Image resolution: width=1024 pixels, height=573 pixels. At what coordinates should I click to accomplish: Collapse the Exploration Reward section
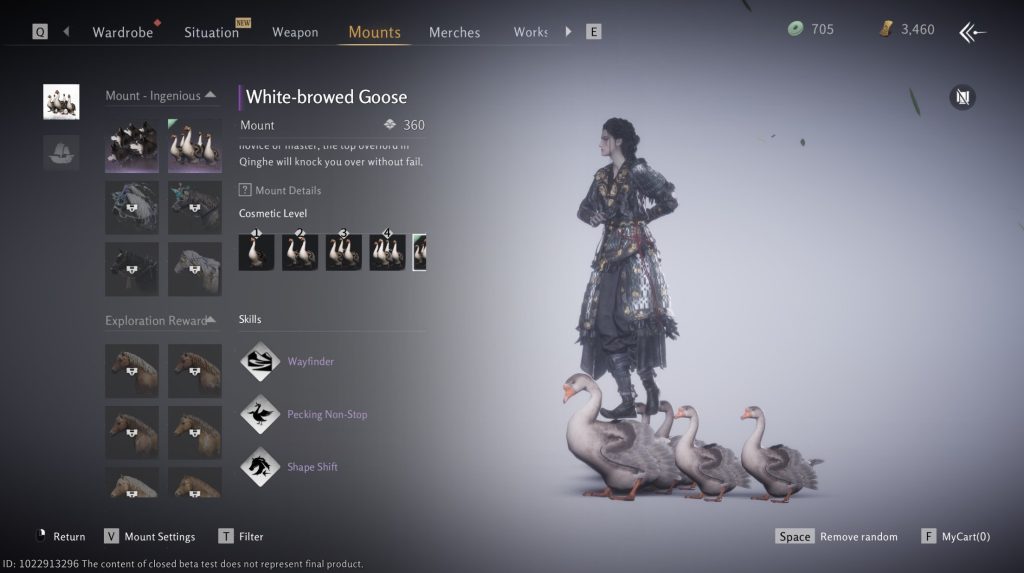[211, 320]
